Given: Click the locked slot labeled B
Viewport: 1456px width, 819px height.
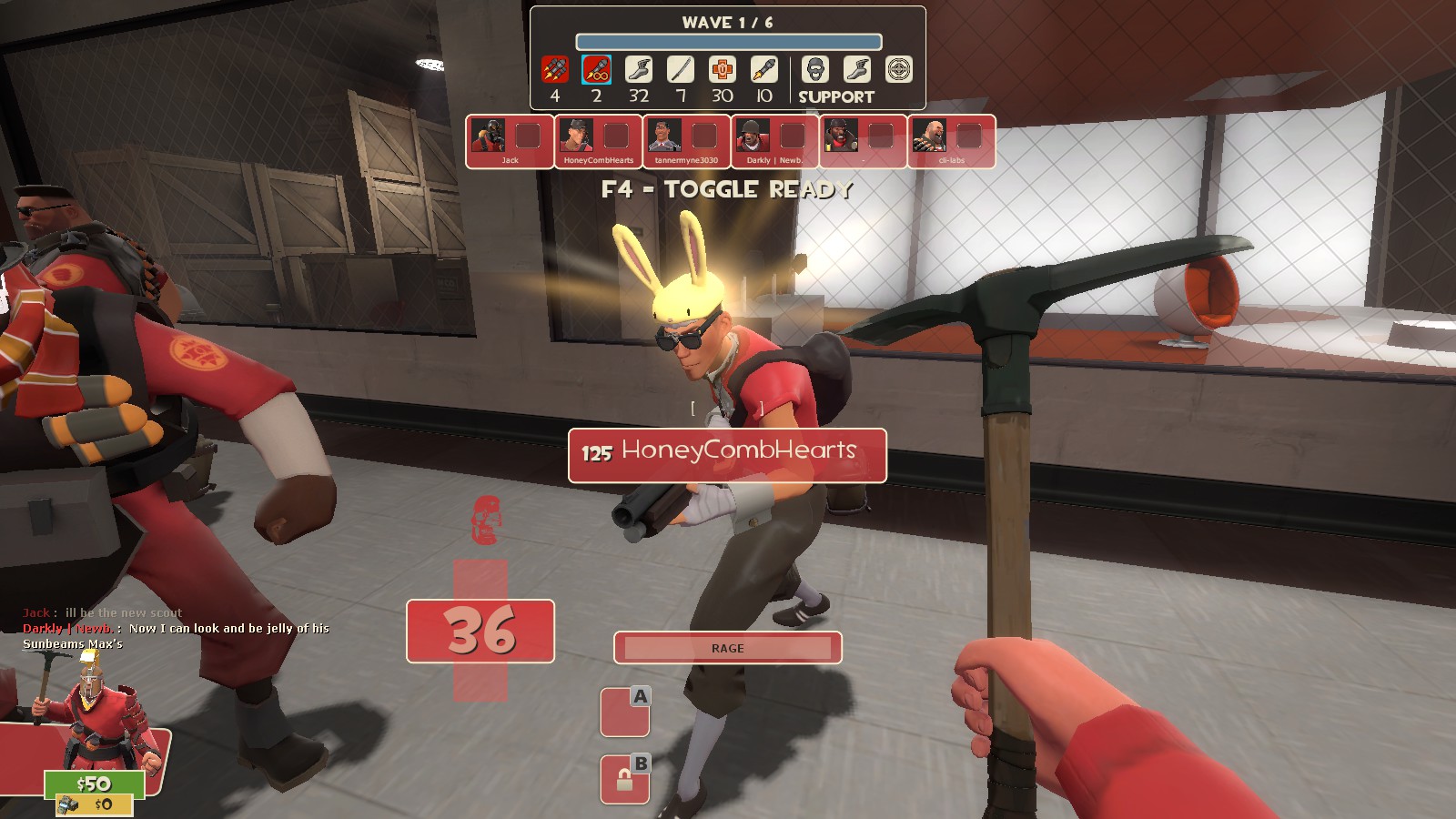Looking at the screenshot, I should pyautogui.click(x=624, y=779).
